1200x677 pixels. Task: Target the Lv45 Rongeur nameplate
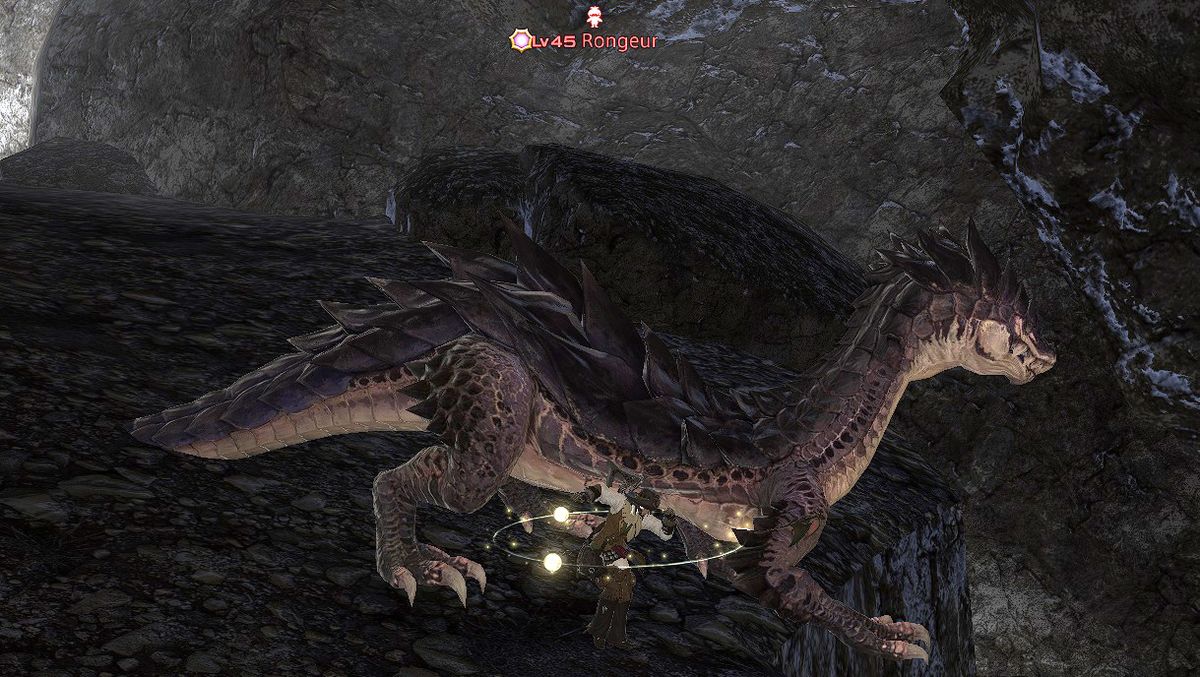pyautogui.click(x=599, y=40)
